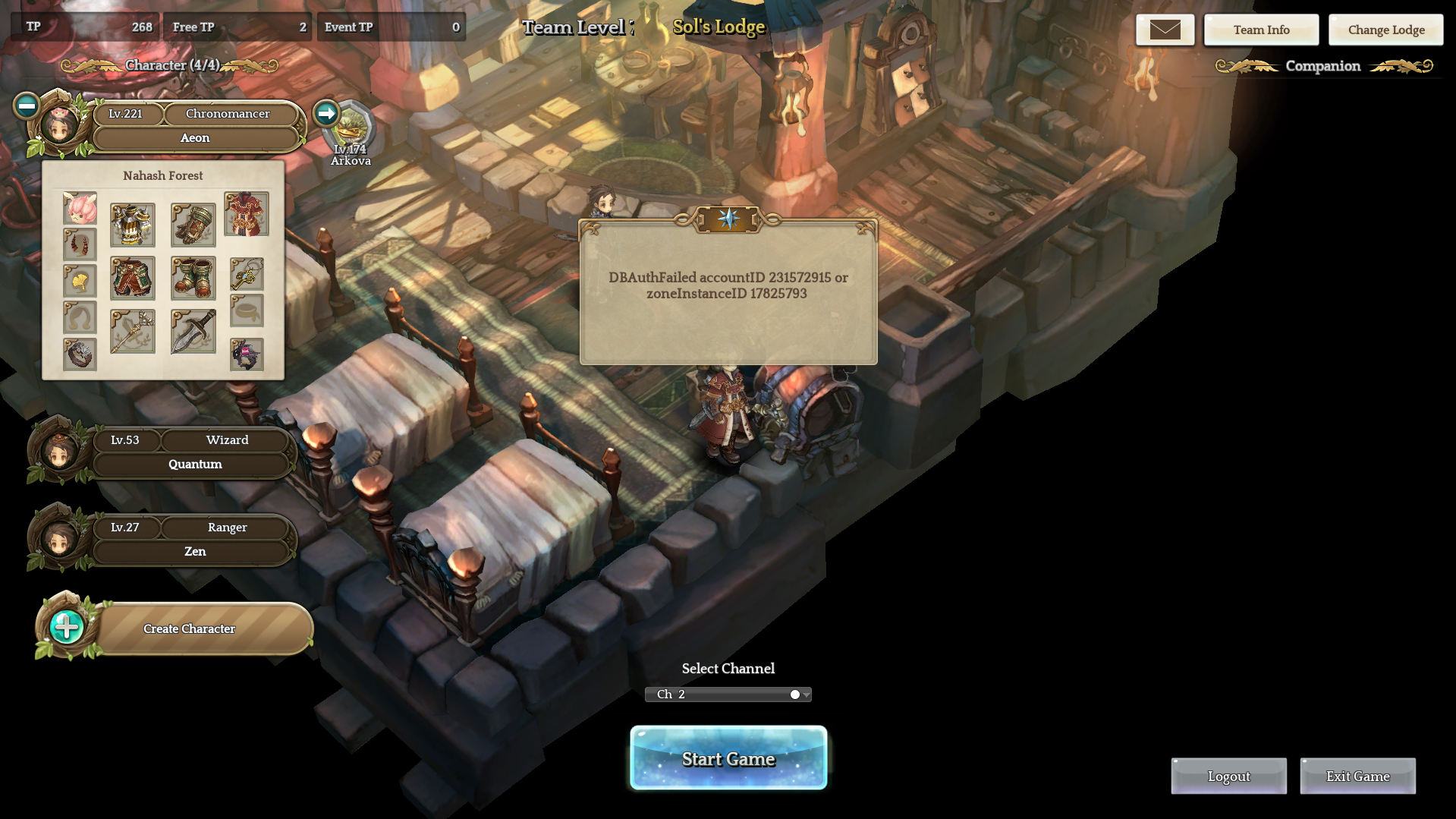The width and height of the screenshot is (1456, 819).
Task: Click the arrow button beside Arkova companion
Action: (x=326, y=113)
